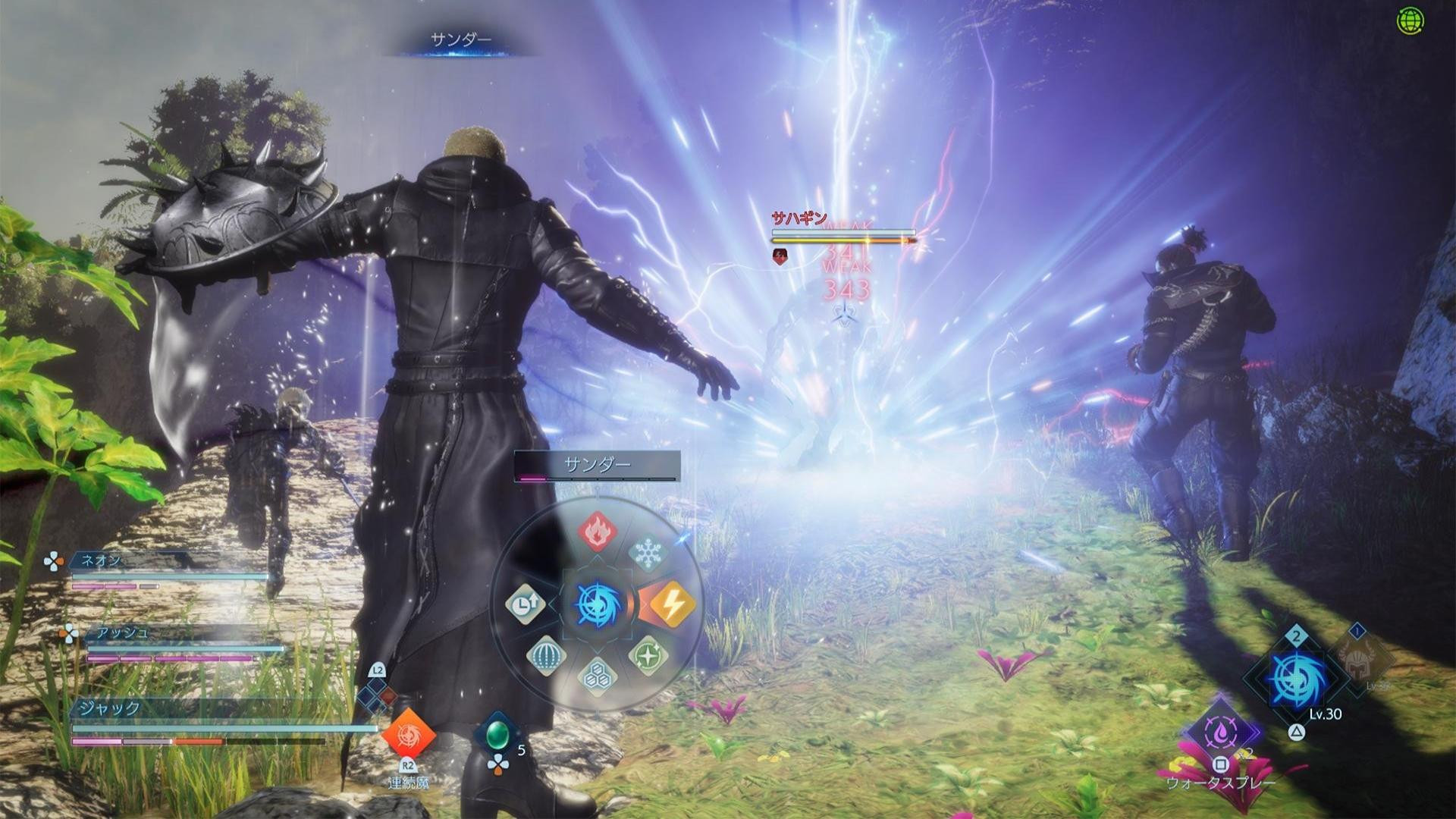Image resolution: width=1456 pixels, height=819 pixels.
Task: Select party member ネオン
Action: coord(101,560)
